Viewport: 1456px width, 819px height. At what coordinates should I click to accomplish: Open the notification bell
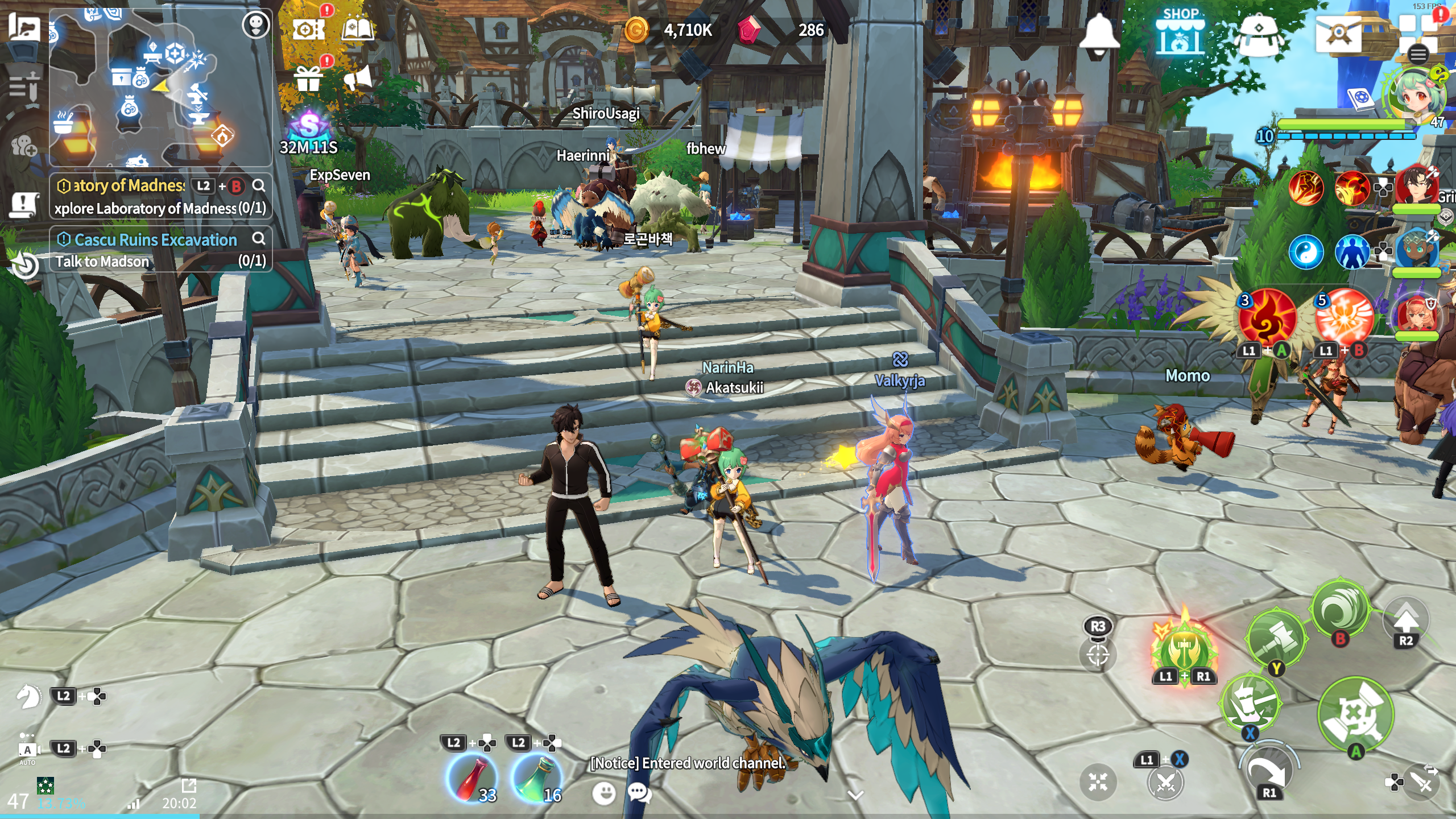(x=1099, y=34)
